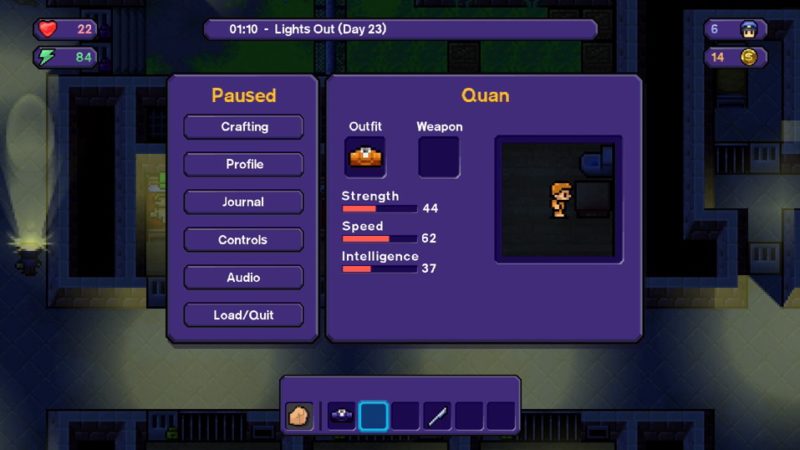Screen dimensions: 800x450
Task: Select the orange inmate outfit slot
Action: pyautogui.click(x=365, y=157)
